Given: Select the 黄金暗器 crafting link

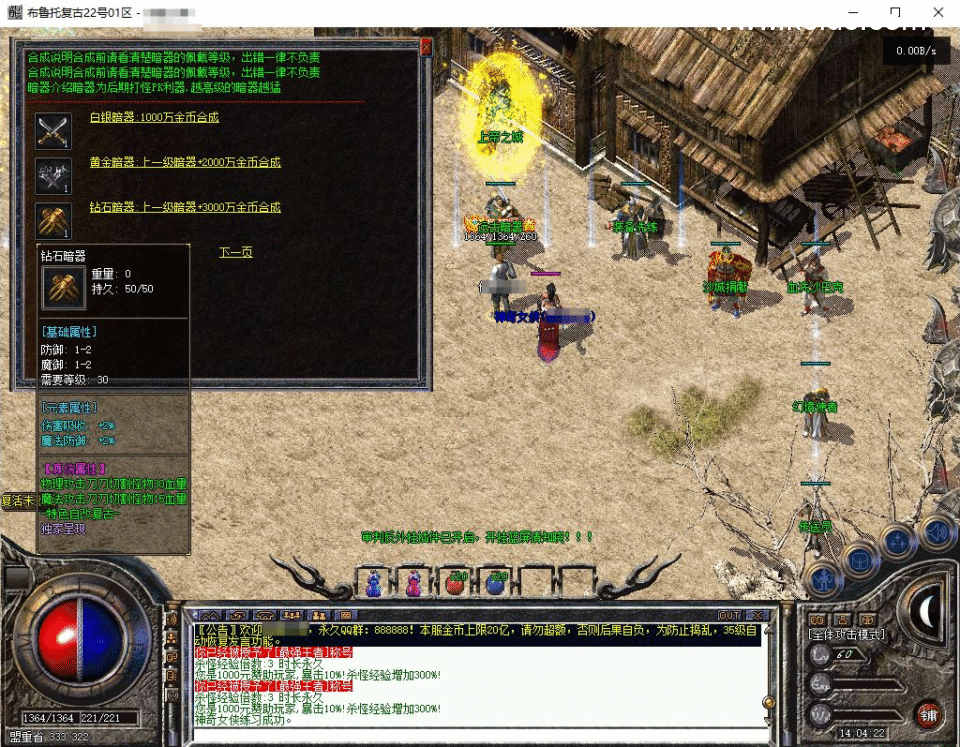Looking at the screenshot, I should pos(185,162).
